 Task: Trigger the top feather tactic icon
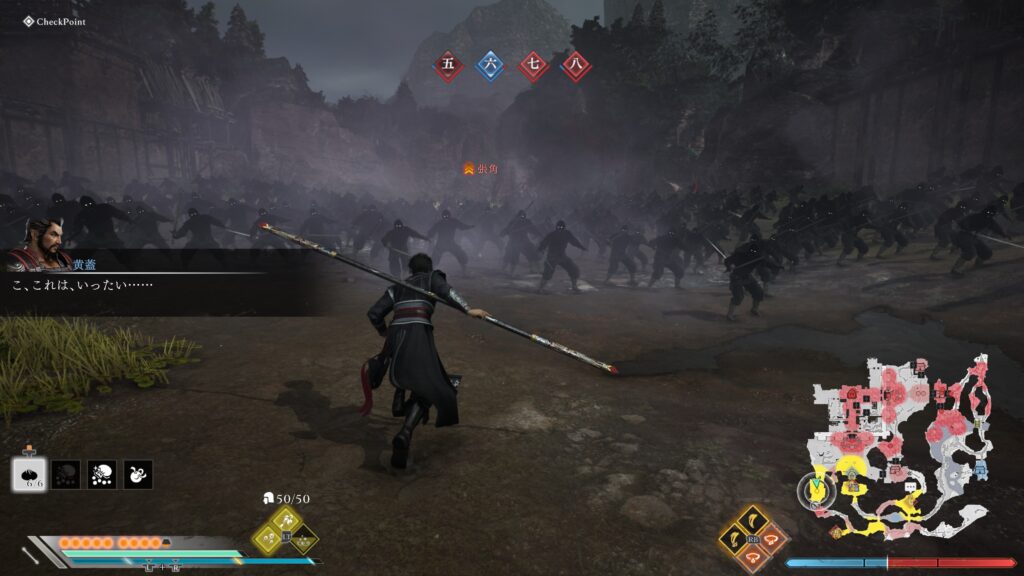coord(752,520)
